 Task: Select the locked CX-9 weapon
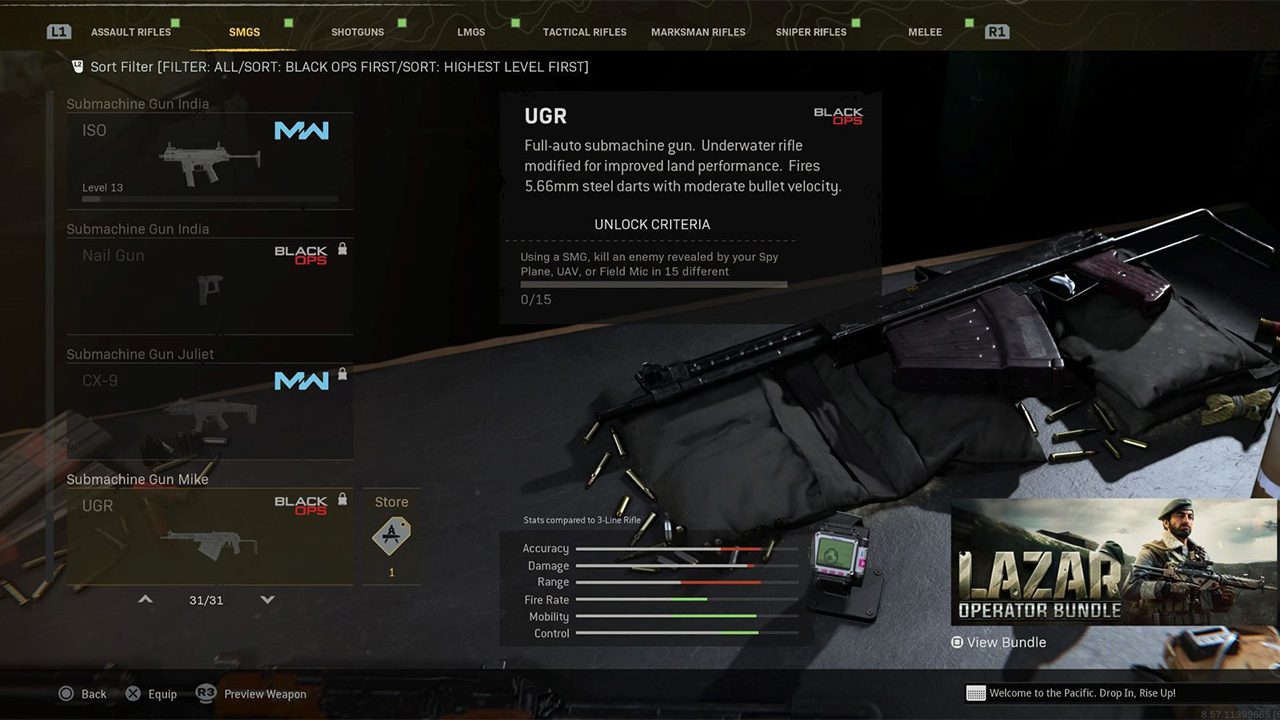[210, 411]
